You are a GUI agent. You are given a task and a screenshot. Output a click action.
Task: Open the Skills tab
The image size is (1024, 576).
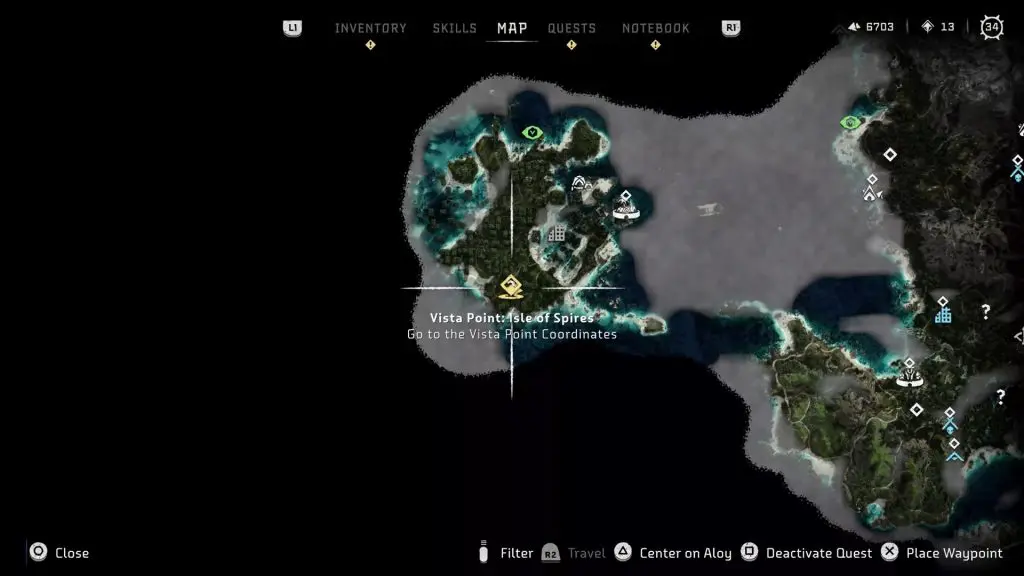(x=454, y=28)
